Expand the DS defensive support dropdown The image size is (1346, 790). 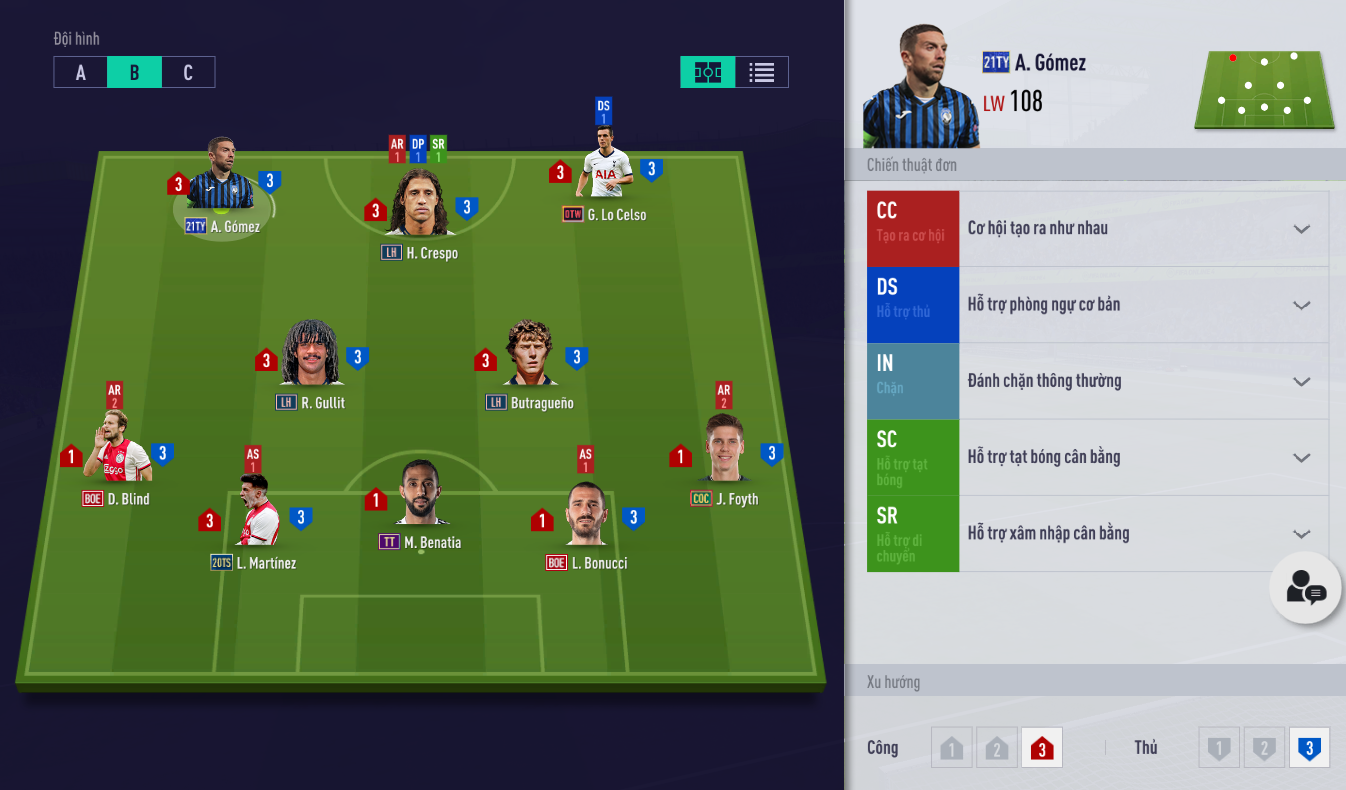pos(1300,305)
